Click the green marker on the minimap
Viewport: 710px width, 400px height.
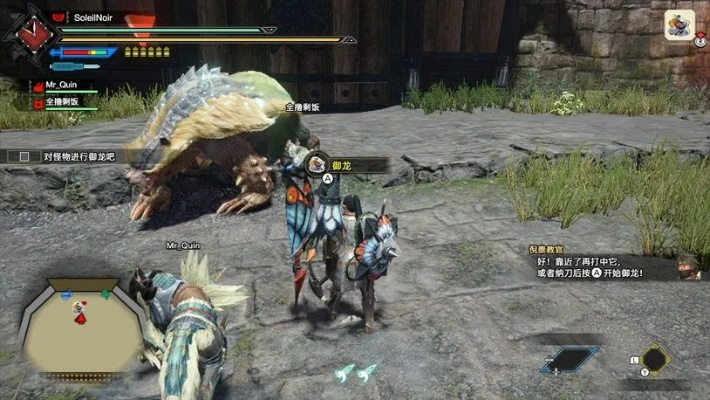pyautogui.click(x=106, y=294)
